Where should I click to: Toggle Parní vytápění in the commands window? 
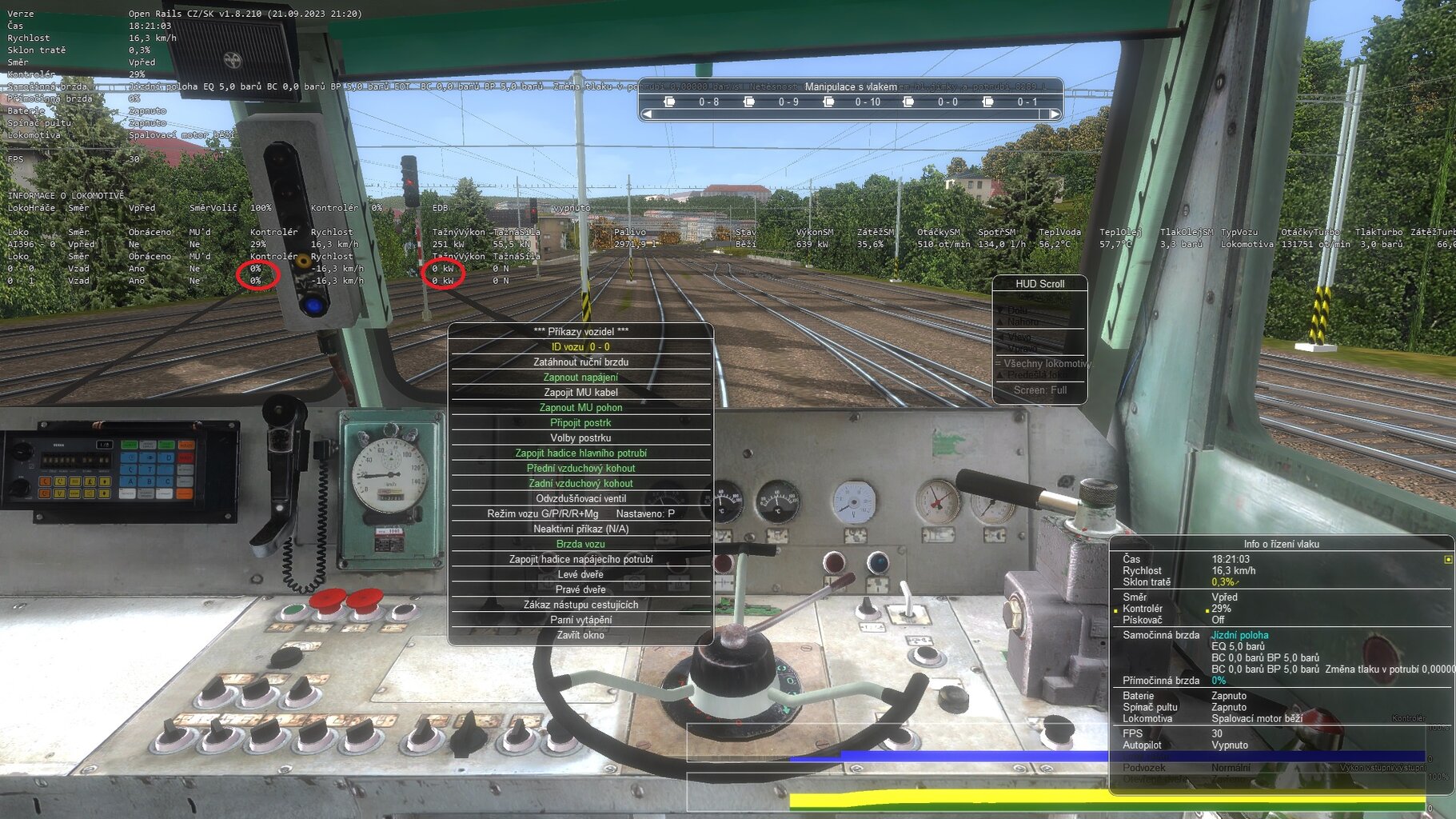[x=581, y=620]
